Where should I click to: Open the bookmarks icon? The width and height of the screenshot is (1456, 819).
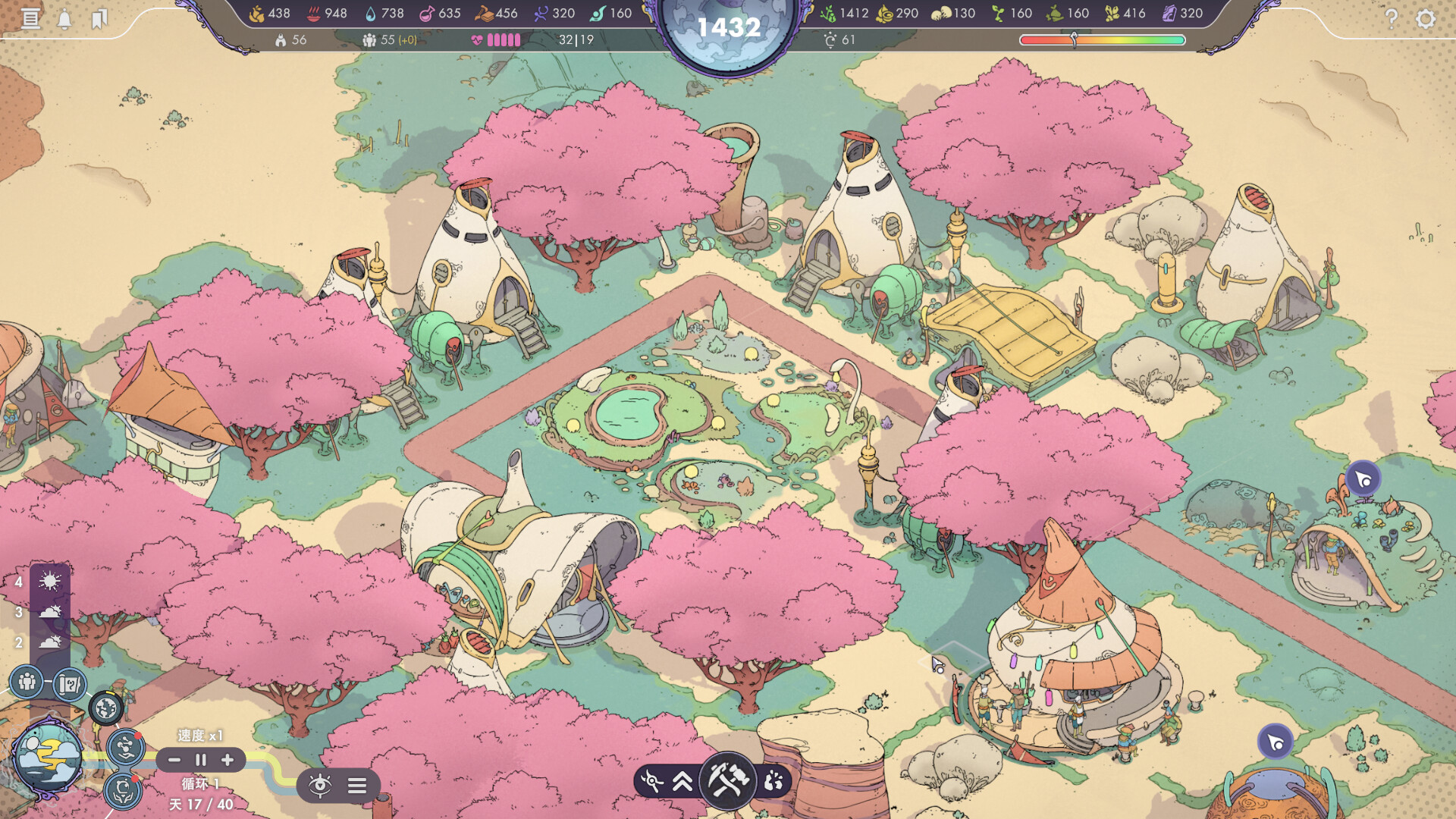(x=99, y=19)
